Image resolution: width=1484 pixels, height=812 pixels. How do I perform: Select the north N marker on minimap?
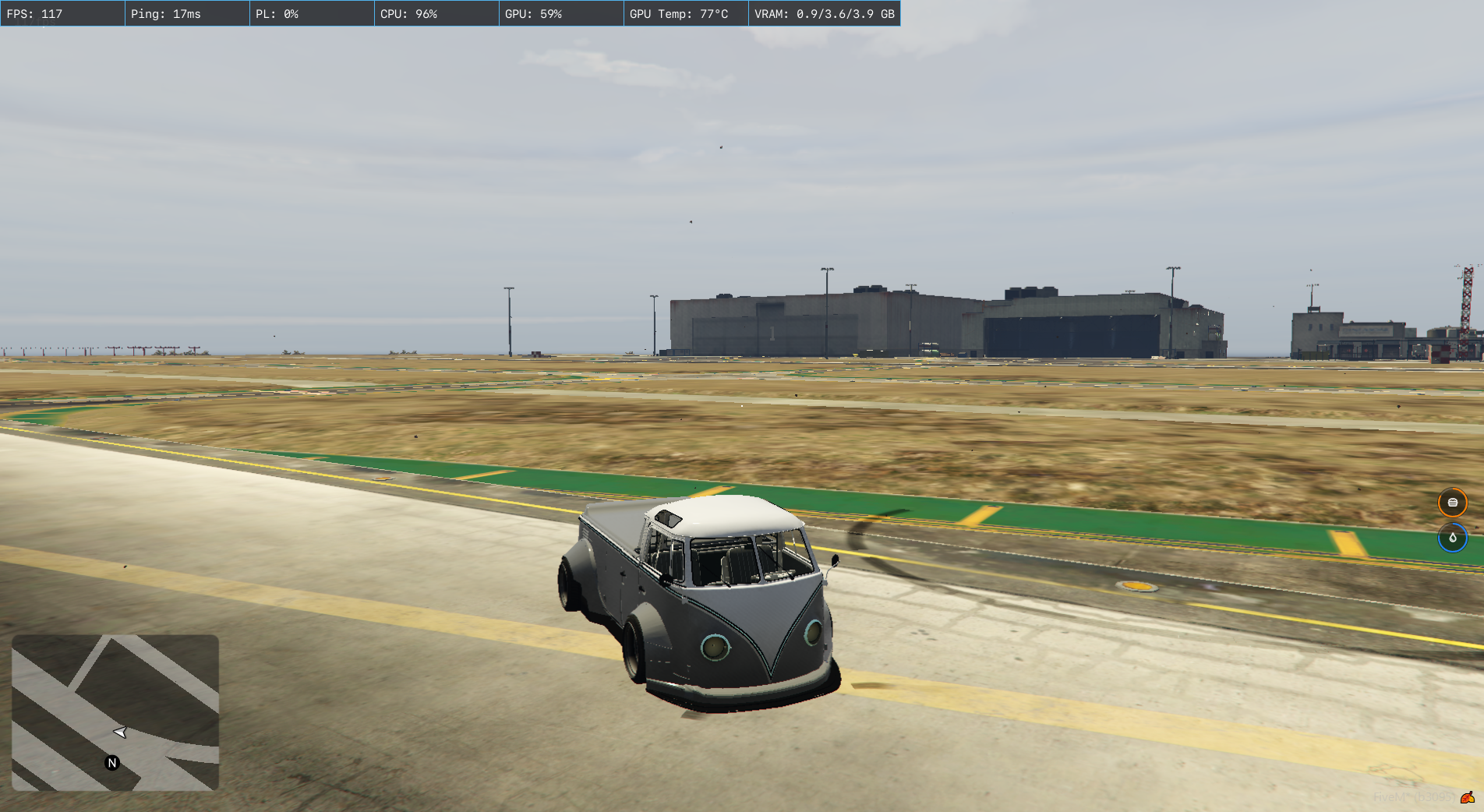pos(112,763)
